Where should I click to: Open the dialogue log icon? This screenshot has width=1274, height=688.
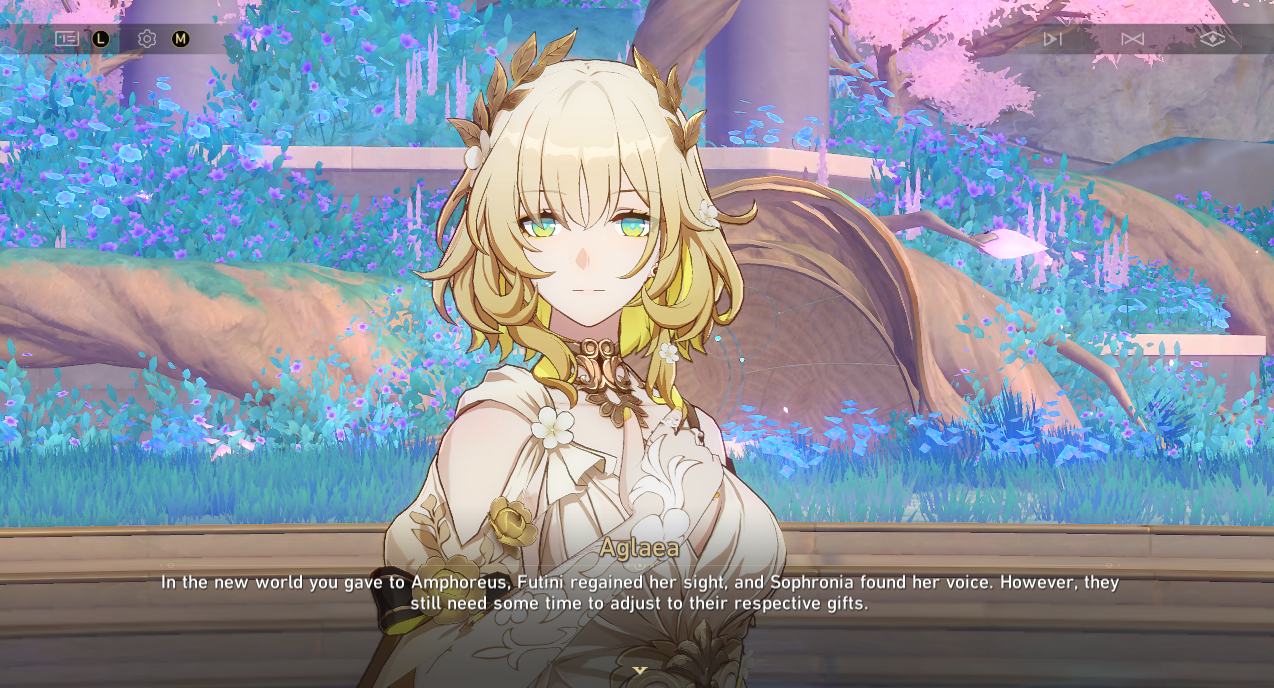click(66, 39)
